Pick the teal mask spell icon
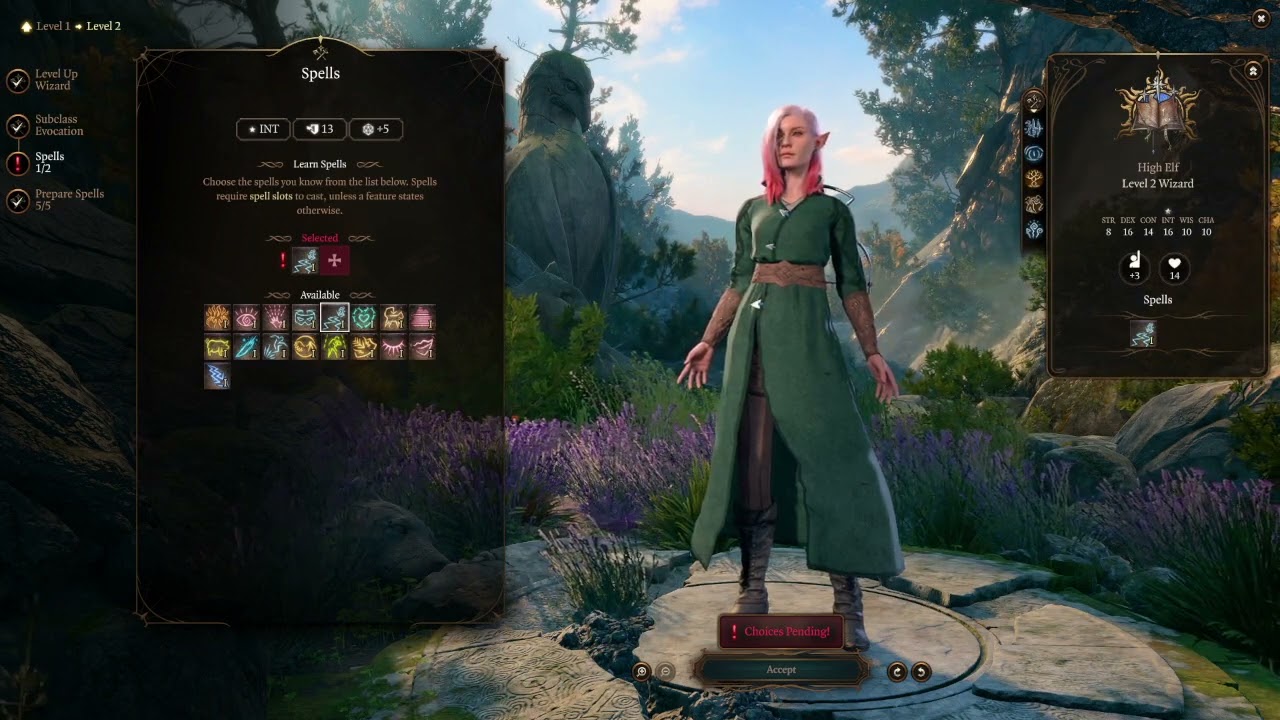This screenshot has height=720, width=1280. click(x=305, y=318)
